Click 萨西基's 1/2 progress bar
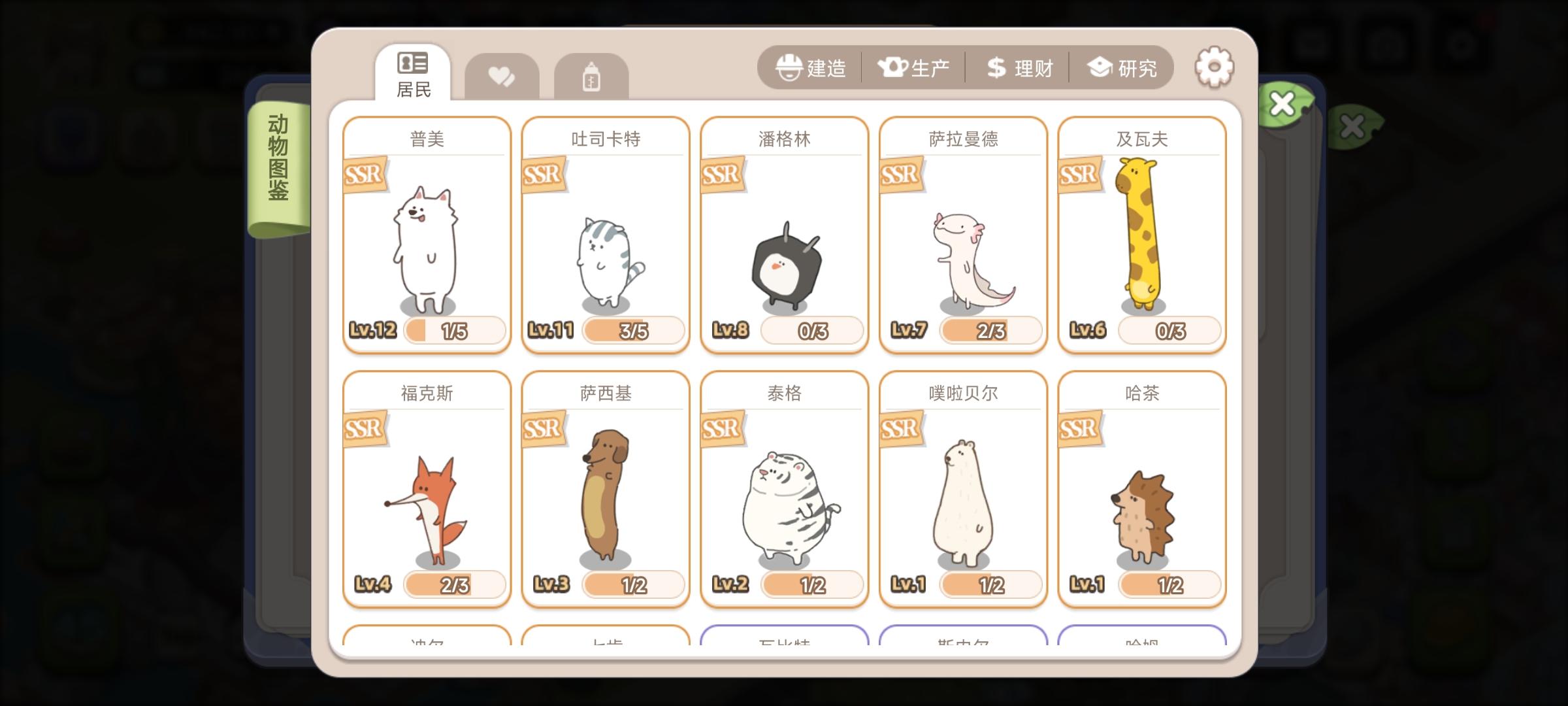The image size is (1568, 706). pyautogui.click(x=632, y=586)
